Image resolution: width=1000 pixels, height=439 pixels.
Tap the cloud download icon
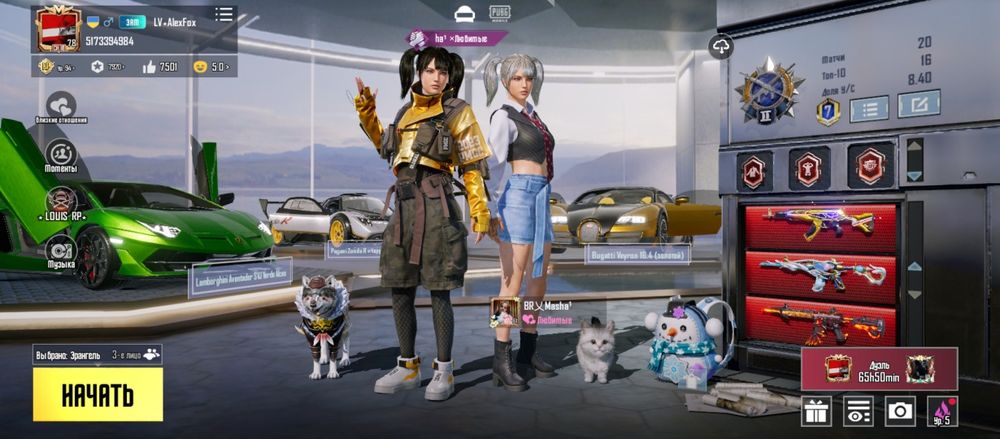click(x=721, y=46)
